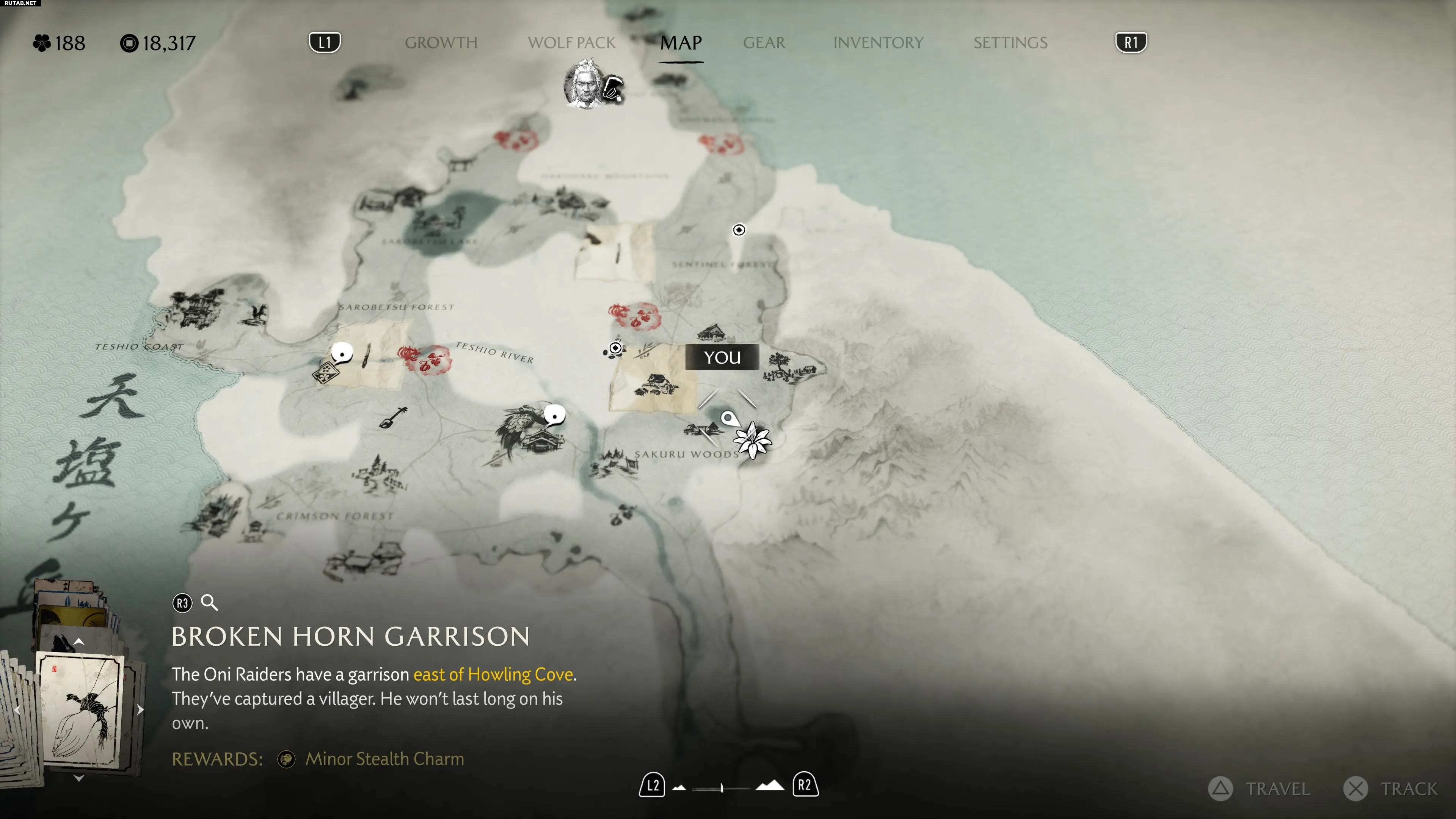The height and width of the screenshot is (819, 1456).
Task: Go to the Gear tab
Action: [764, 43]
